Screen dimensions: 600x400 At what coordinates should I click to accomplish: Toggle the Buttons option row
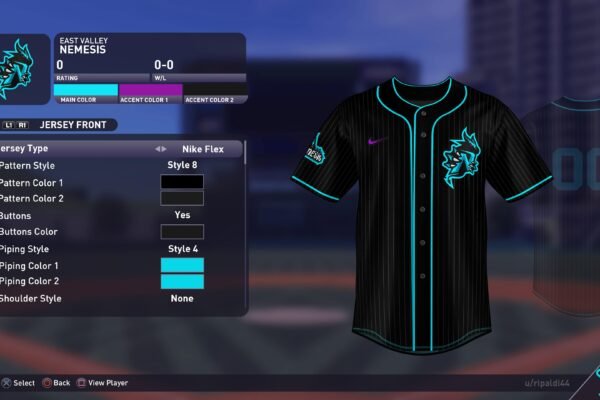pos(182,215)
